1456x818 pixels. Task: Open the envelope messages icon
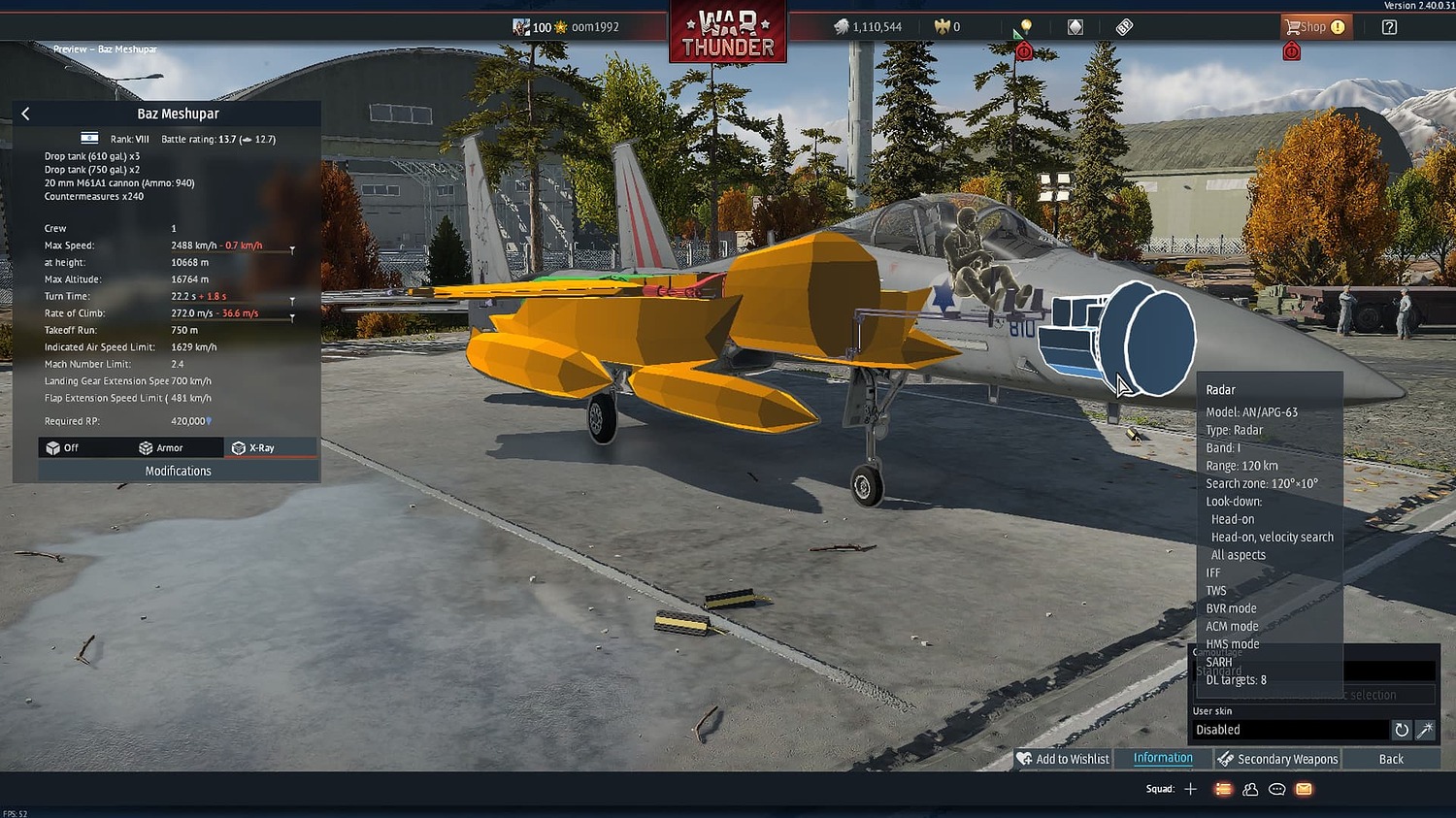pos(1302,789)
